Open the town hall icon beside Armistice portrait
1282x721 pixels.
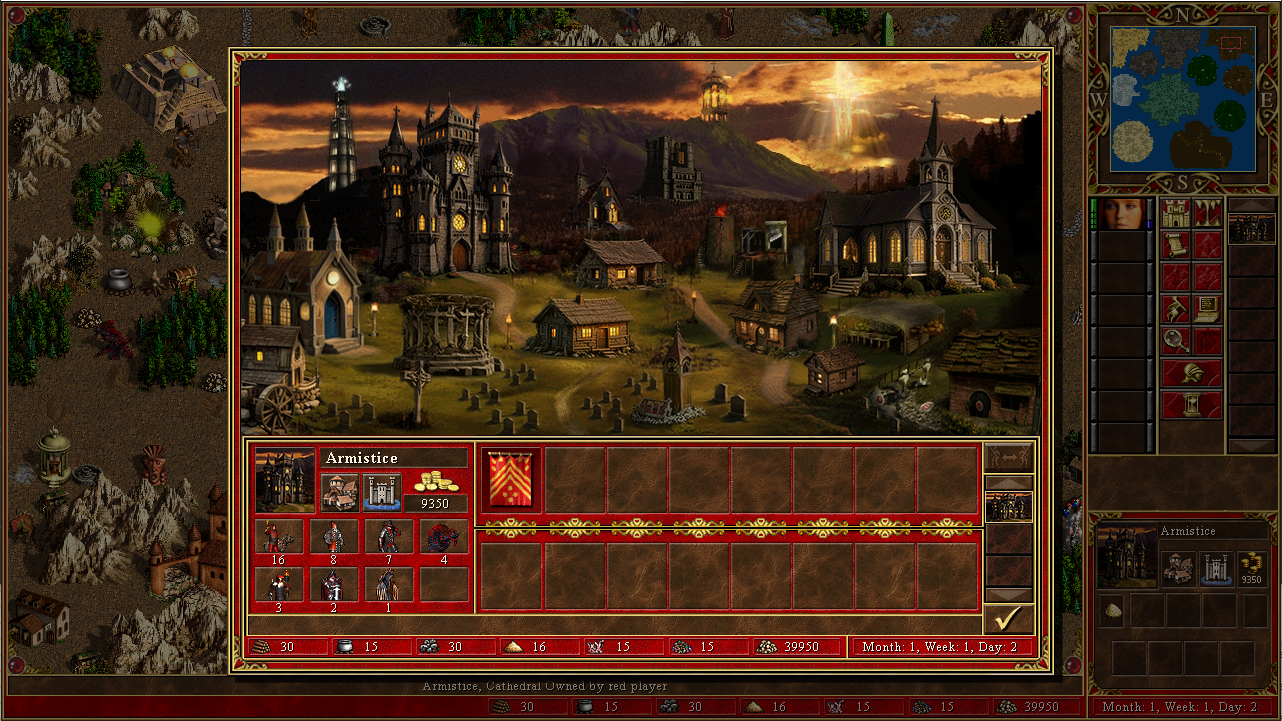tap(340, 492)
